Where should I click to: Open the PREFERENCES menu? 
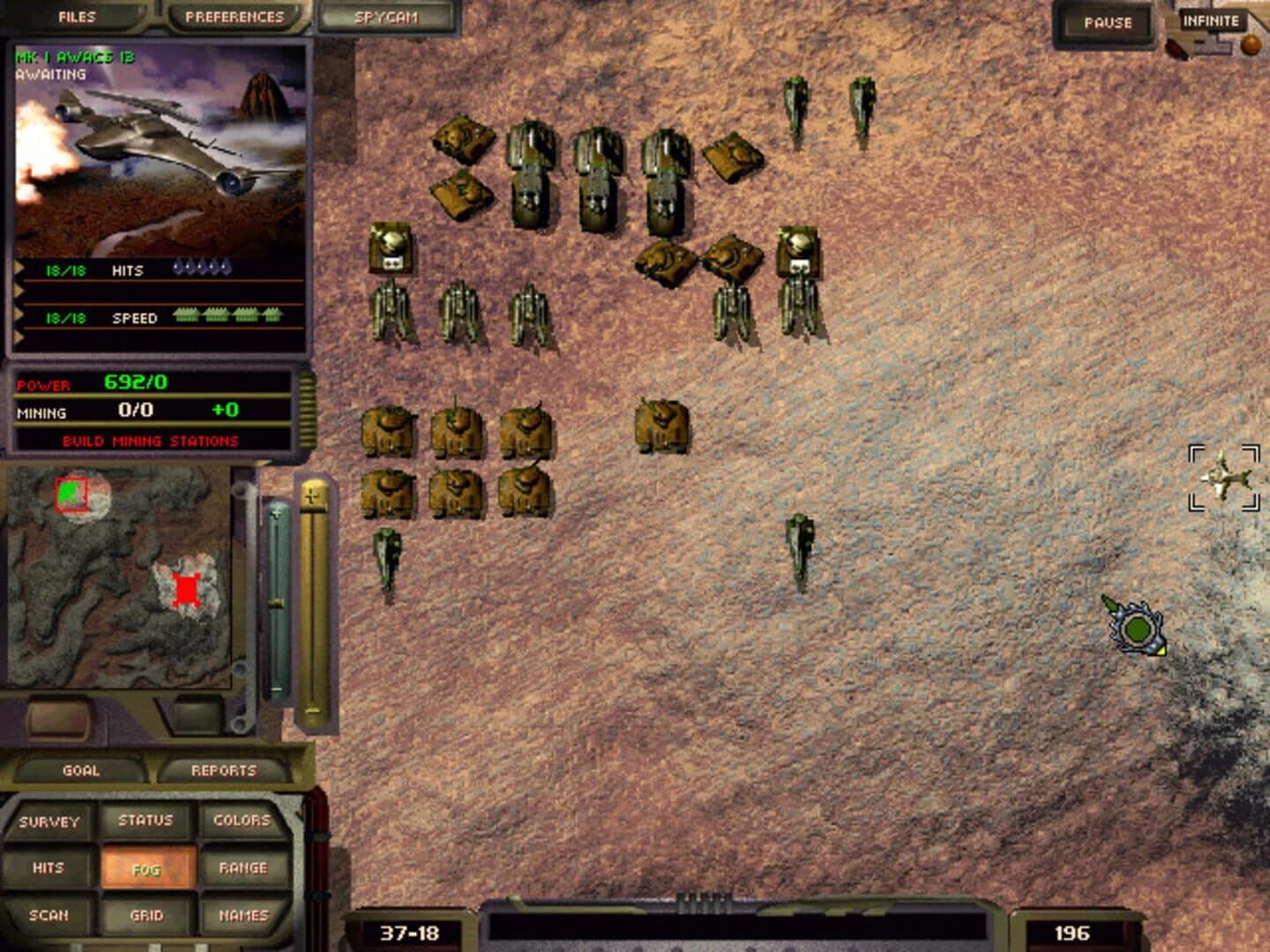click(x=234, y=14)
